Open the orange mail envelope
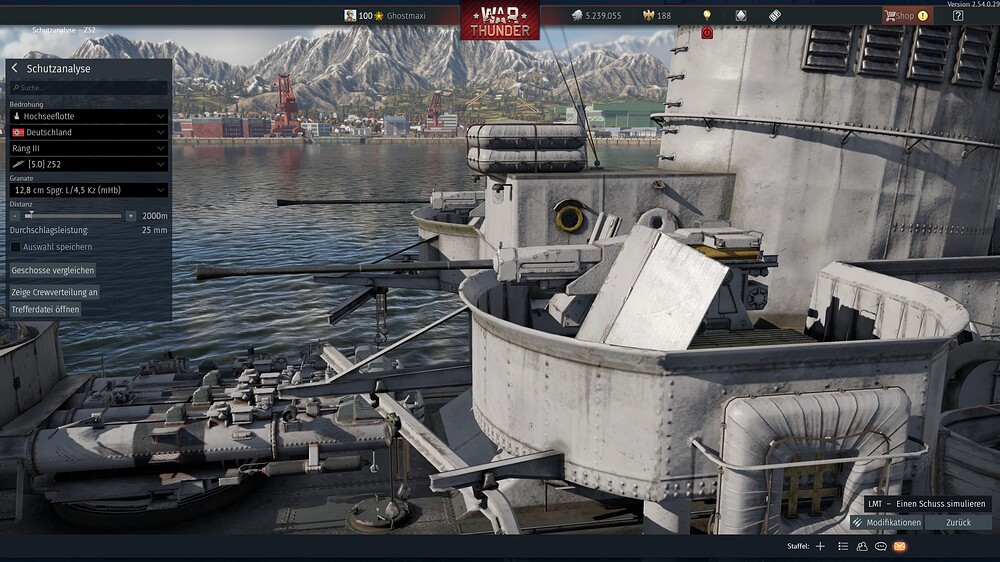Screen dimensions: 1000x562 900,546
